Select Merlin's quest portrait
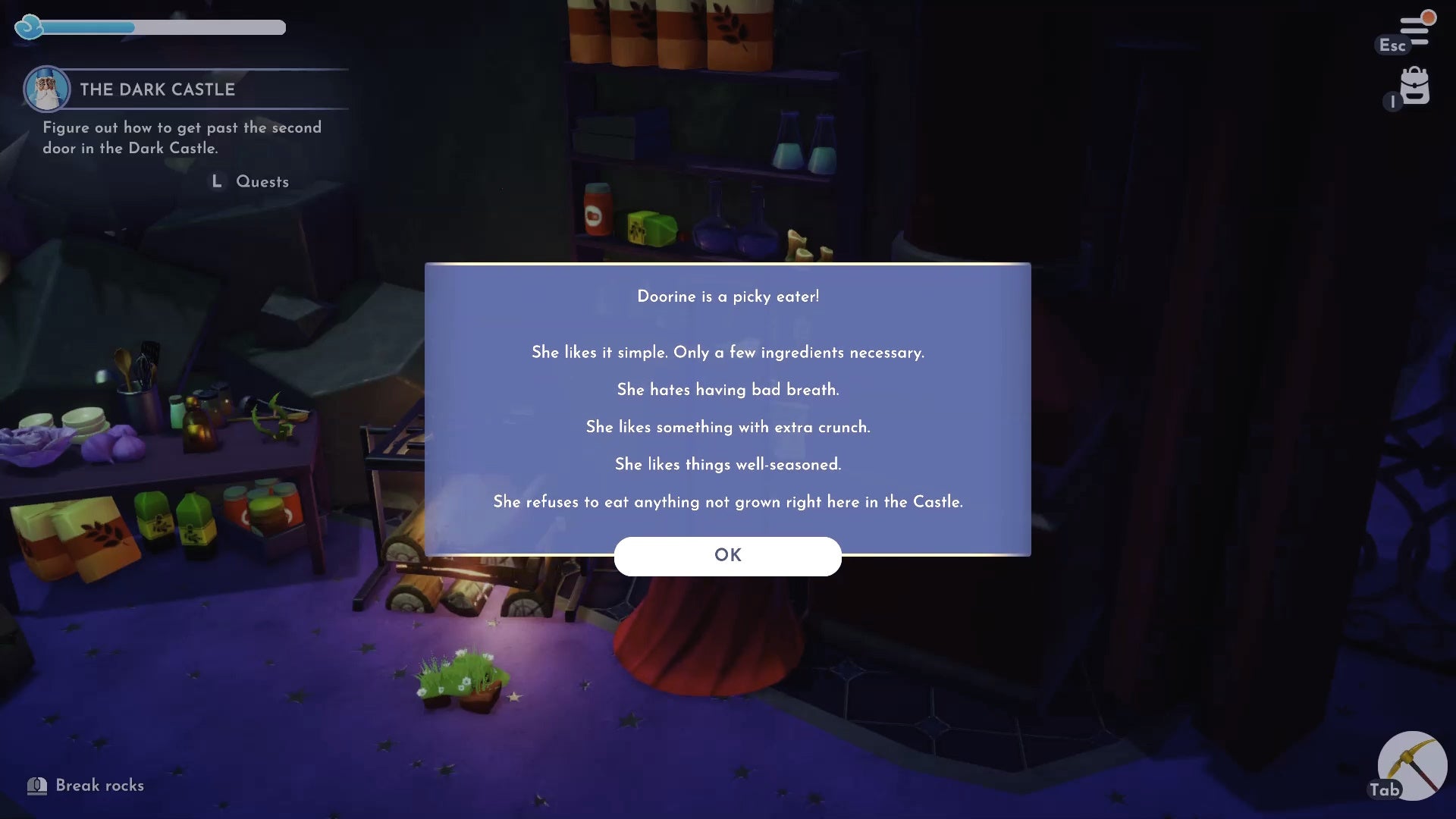This screenshot has width=1456, height=819. (47, 89)
